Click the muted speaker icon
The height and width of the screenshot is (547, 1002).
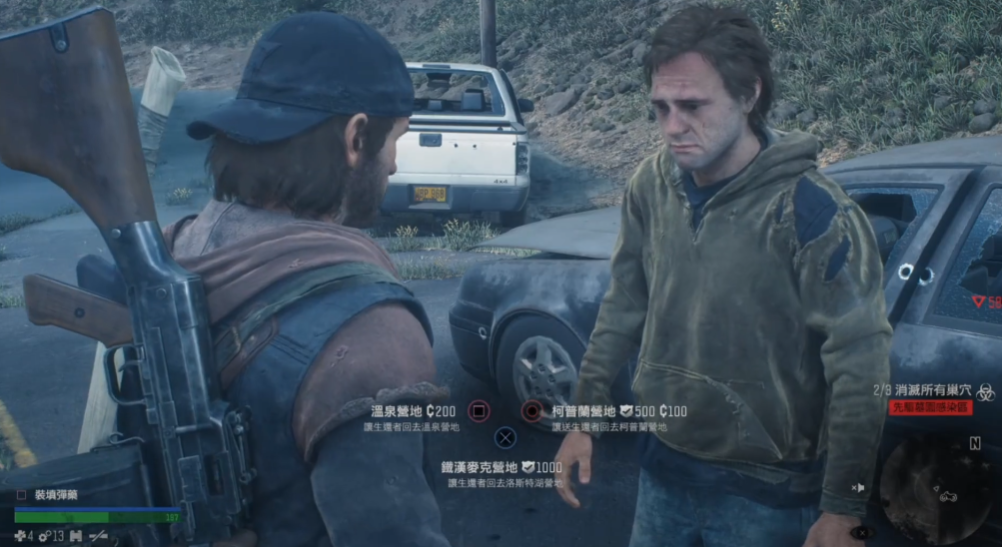858,487
